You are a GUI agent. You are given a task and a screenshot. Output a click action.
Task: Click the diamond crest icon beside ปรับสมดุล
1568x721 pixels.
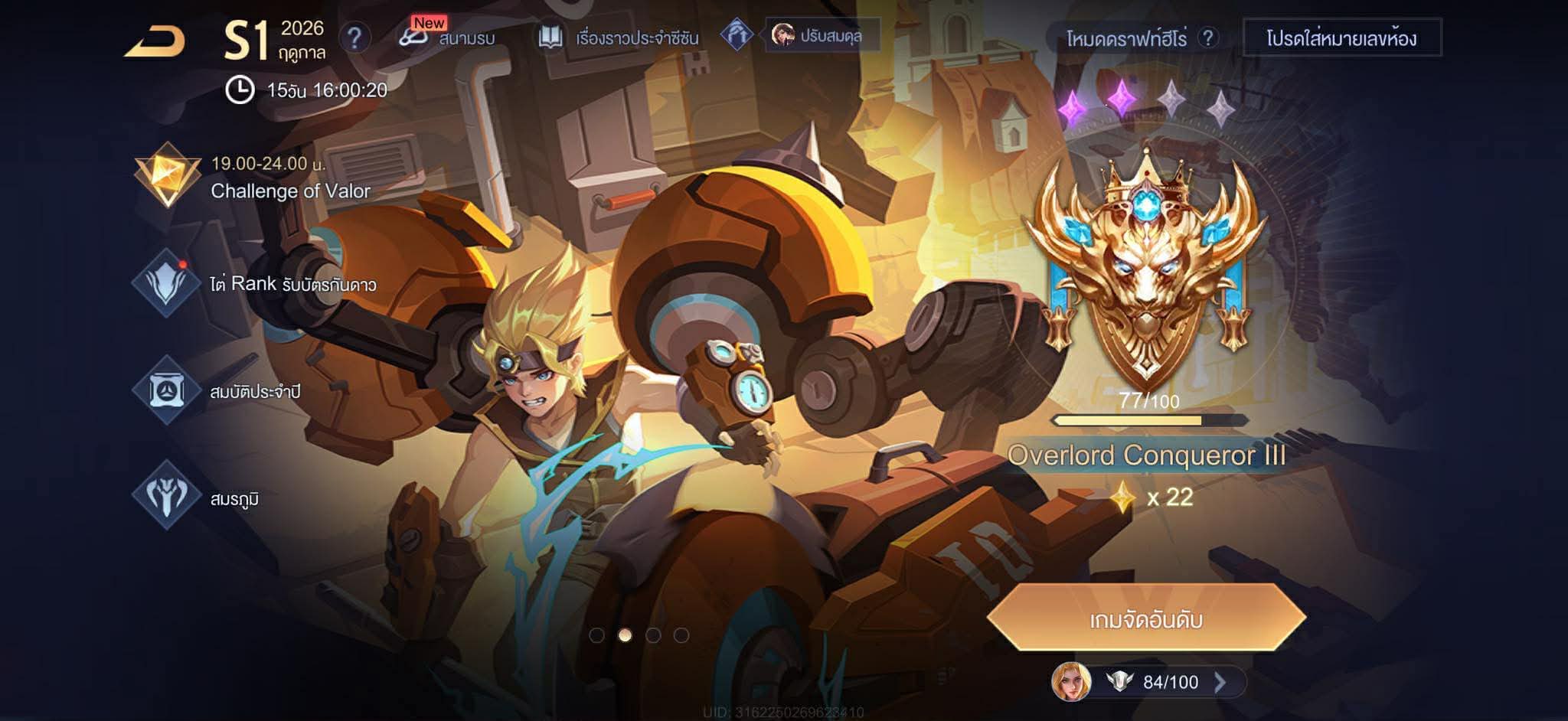737,34
